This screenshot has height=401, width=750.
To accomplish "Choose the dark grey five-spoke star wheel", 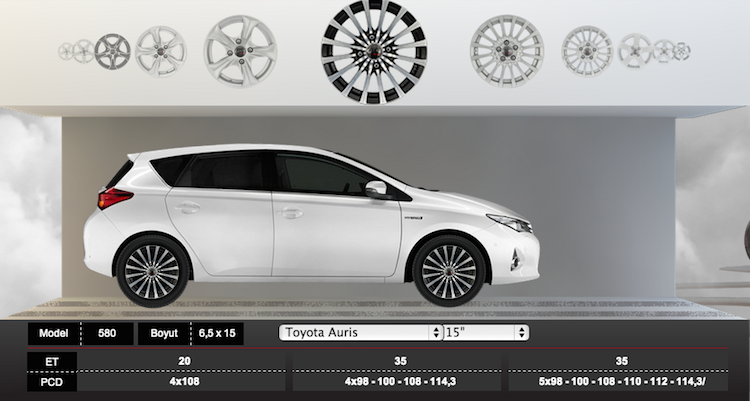I will click(112, 50).
